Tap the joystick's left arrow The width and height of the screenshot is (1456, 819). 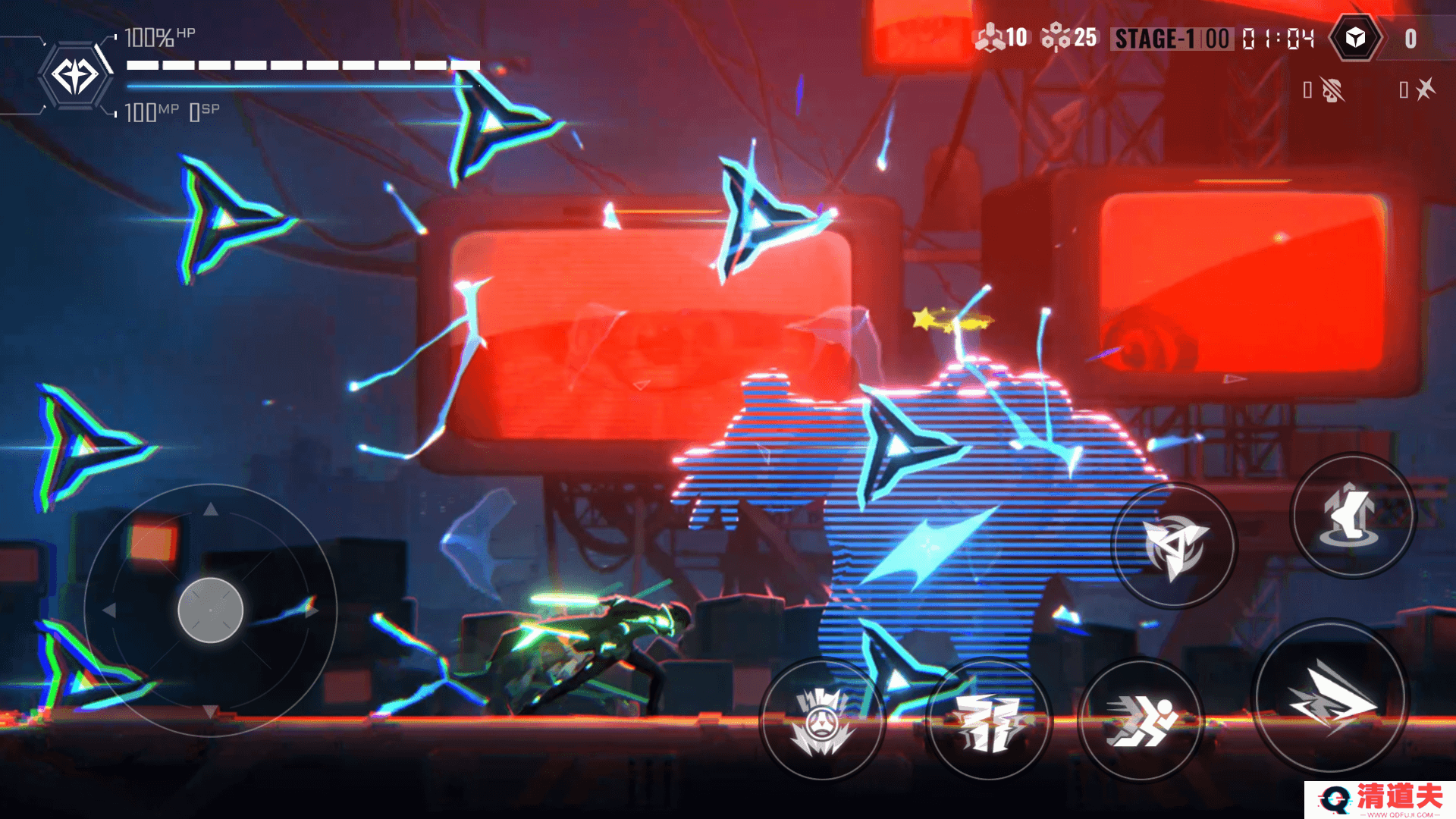109,610
